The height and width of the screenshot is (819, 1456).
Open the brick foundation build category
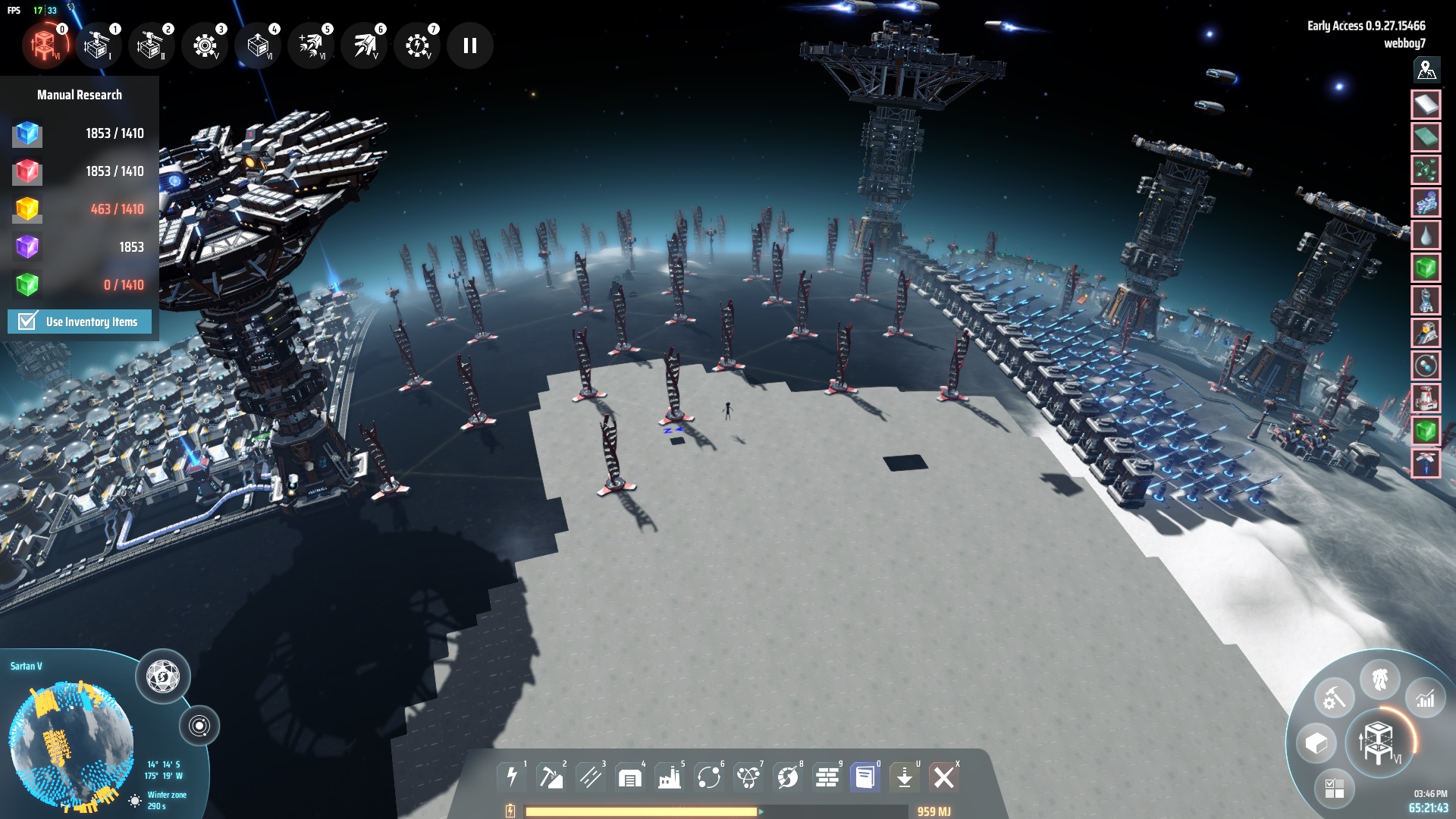(827, 777)
